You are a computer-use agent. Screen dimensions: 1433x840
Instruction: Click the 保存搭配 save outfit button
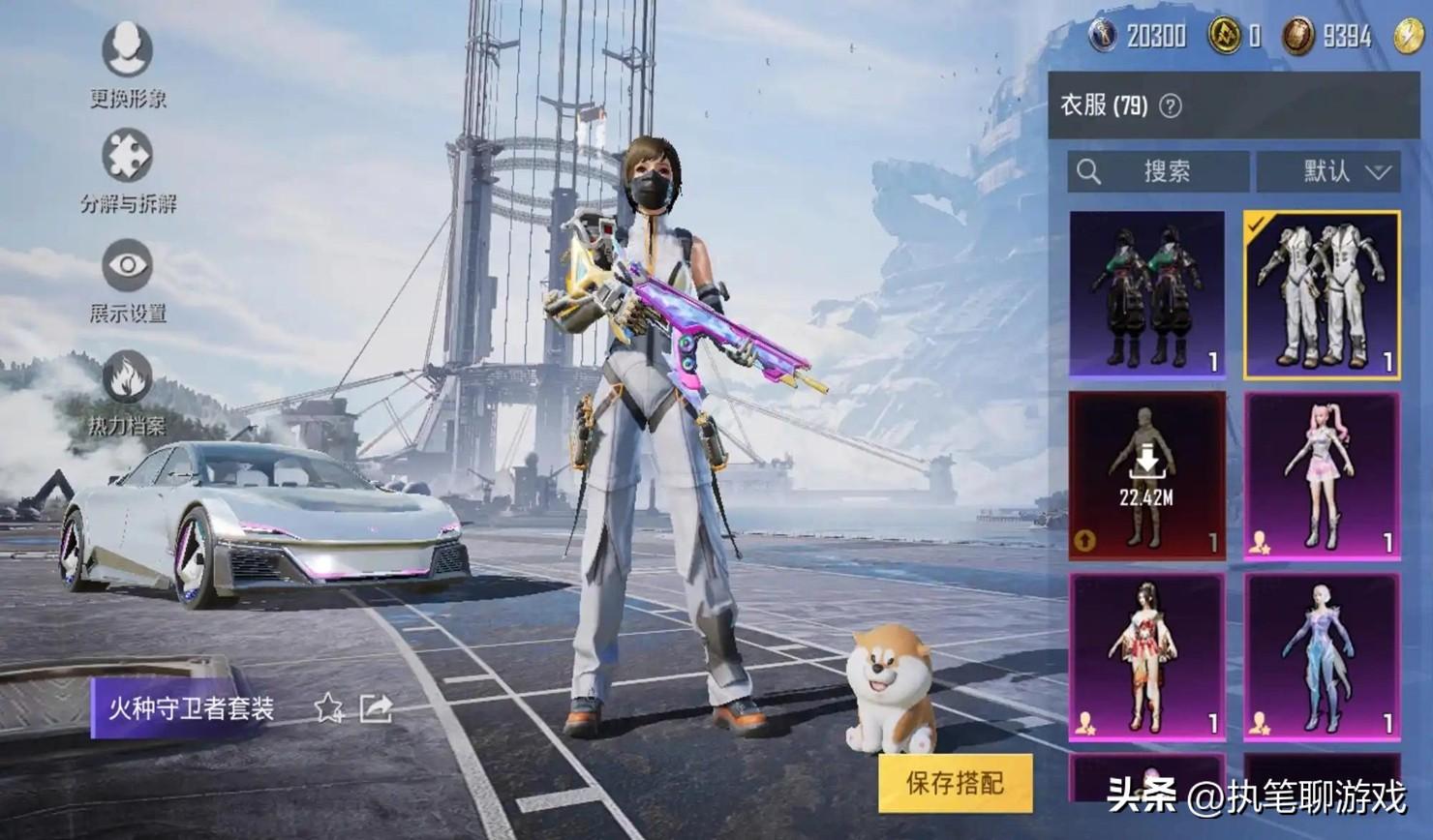[x=955, y=783]
